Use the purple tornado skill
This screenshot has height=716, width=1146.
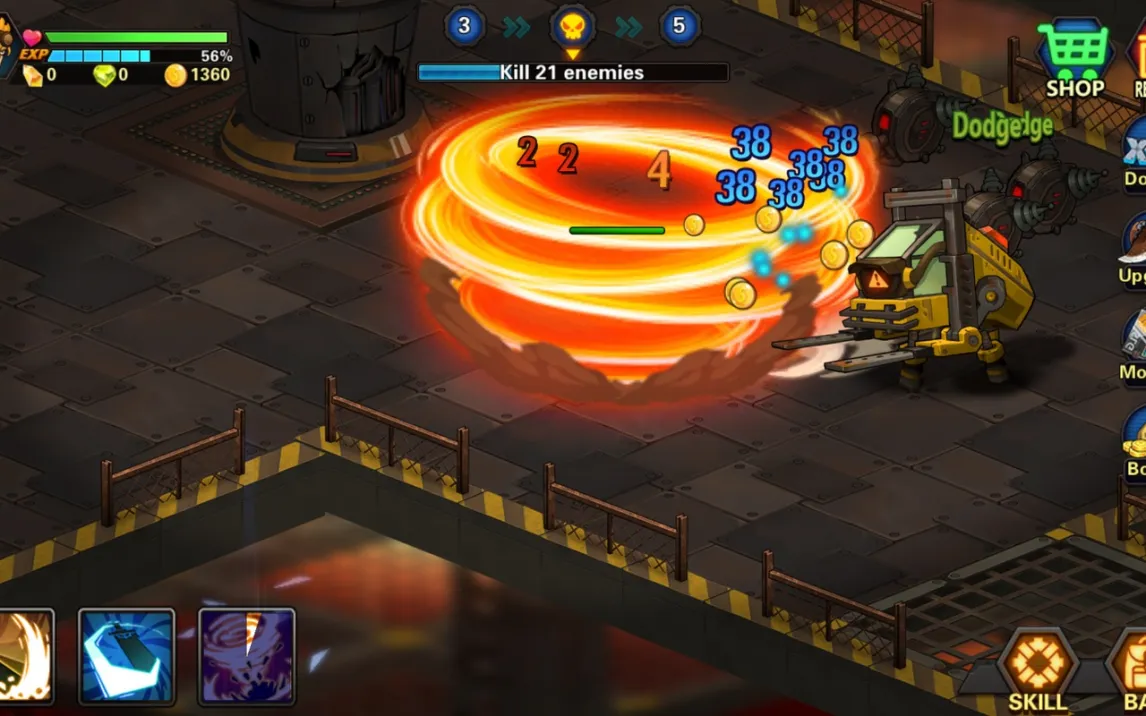click(x=246, y=655)
